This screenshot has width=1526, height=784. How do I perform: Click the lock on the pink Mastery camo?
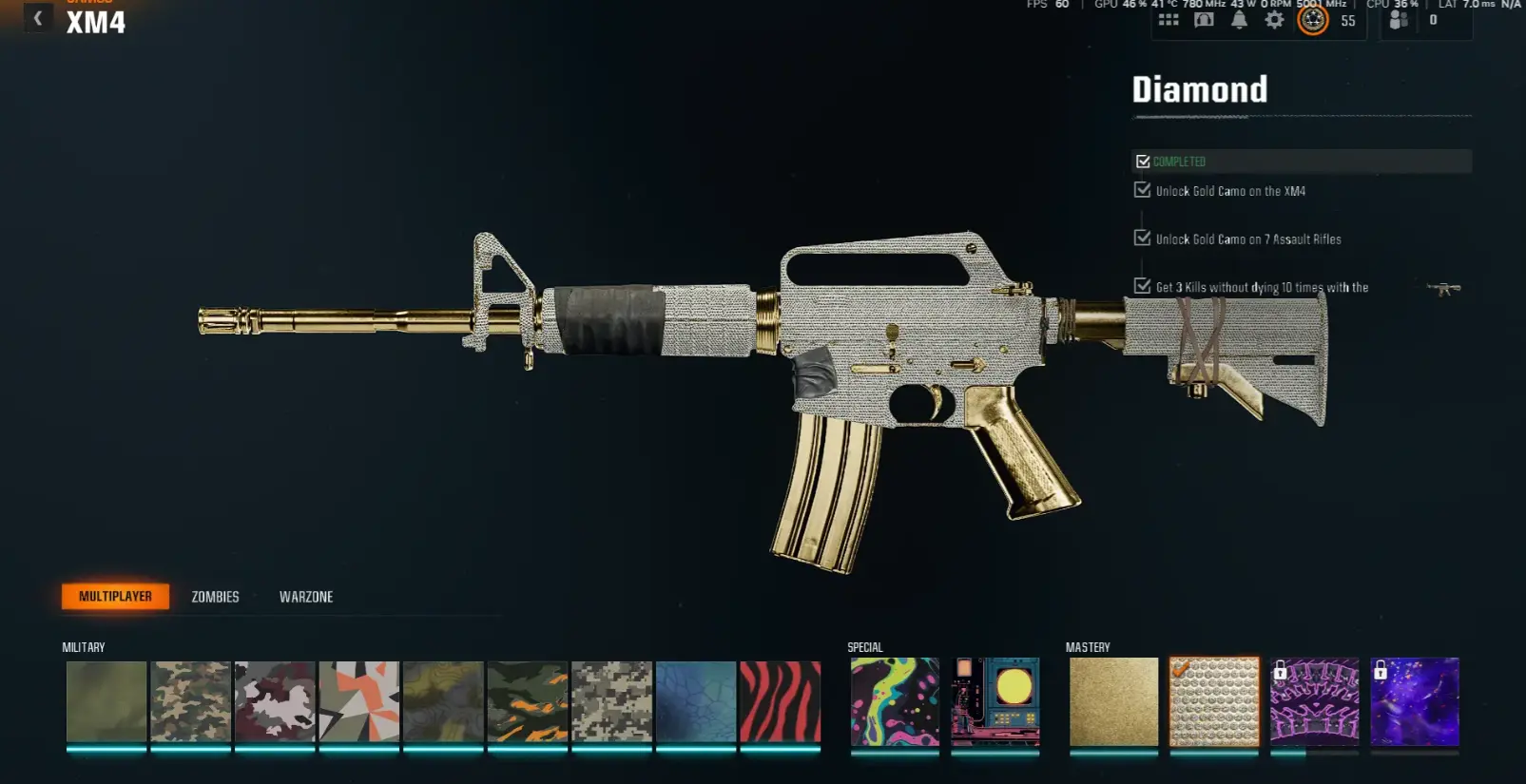[x=1283, y=668]
